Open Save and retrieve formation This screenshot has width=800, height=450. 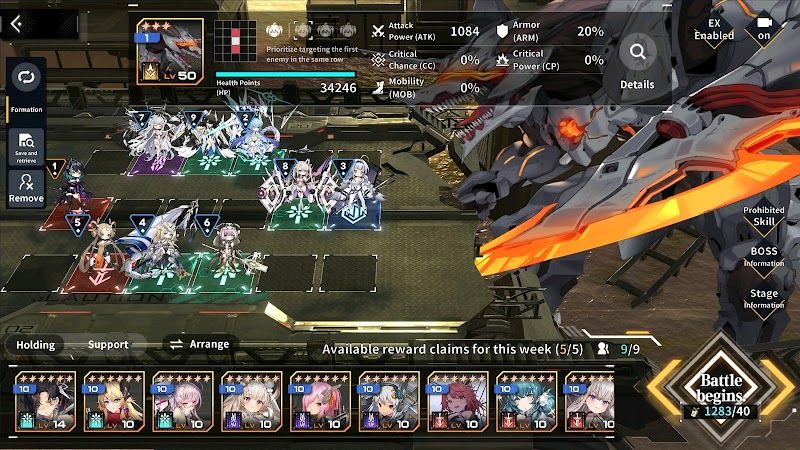(x=26, y=147)
